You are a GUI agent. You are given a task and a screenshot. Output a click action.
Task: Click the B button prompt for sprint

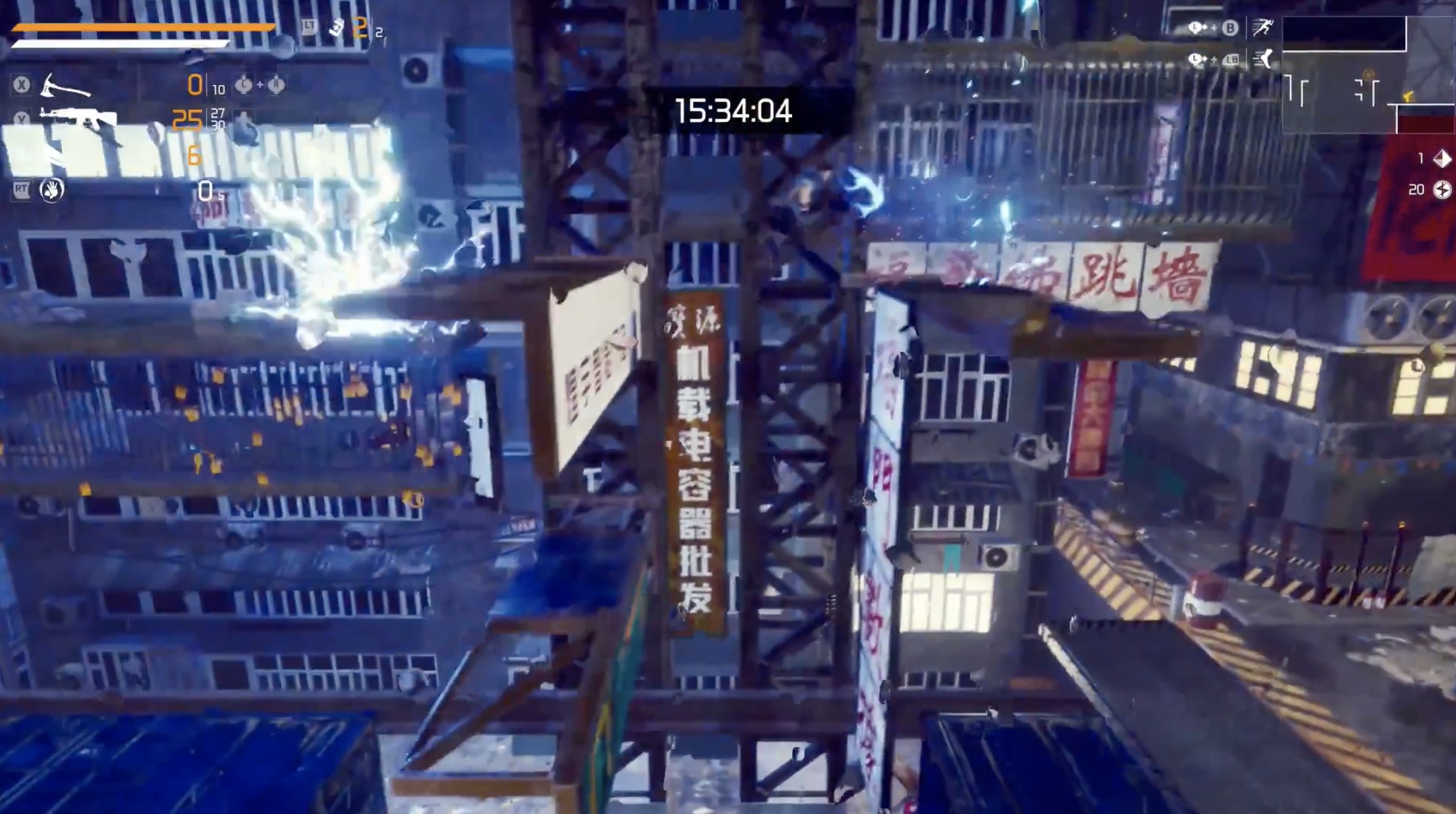(x=1231, y=27)
